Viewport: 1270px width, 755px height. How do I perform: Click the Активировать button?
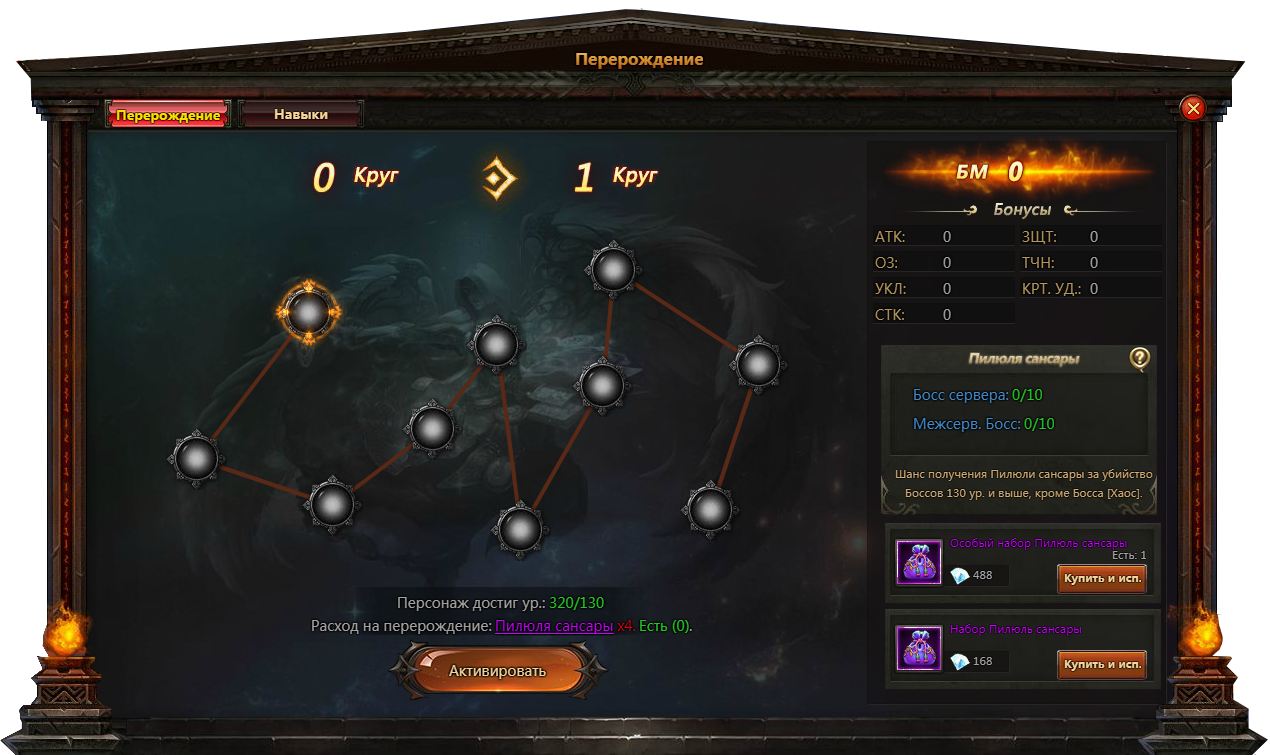(x=497, y=670)
